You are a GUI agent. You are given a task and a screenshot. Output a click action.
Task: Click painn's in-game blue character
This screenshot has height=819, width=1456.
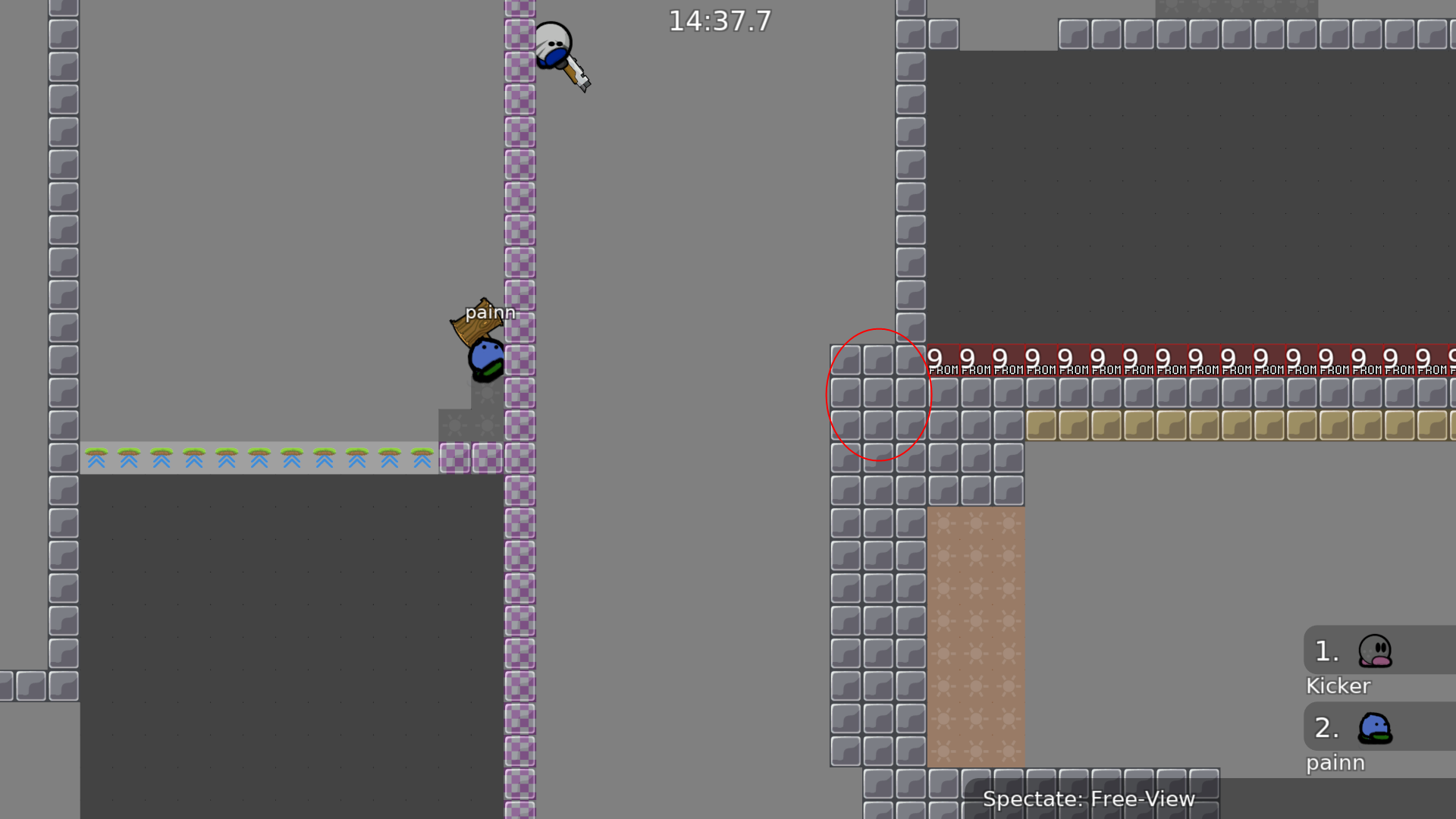click(485, 356)
